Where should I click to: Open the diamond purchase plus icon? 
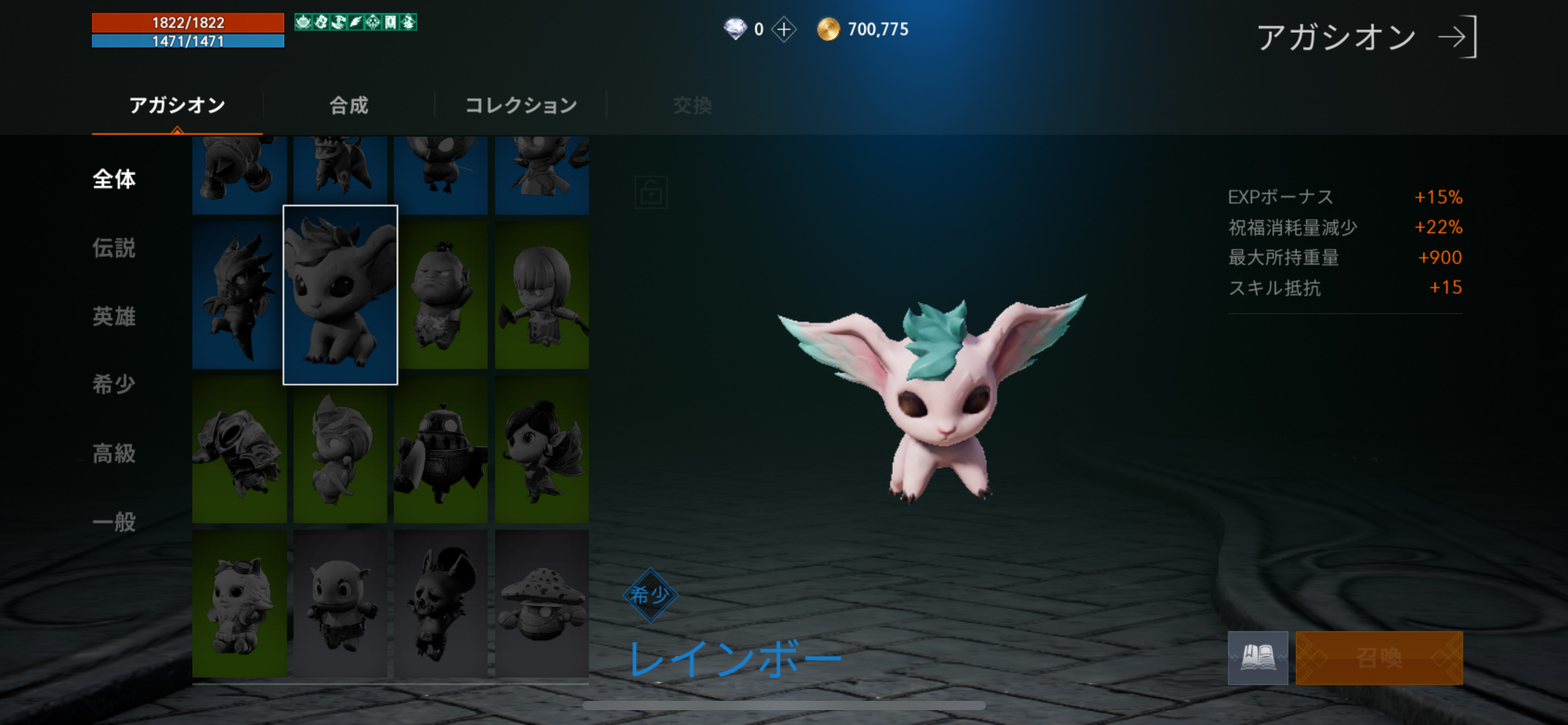coord(785,29)
